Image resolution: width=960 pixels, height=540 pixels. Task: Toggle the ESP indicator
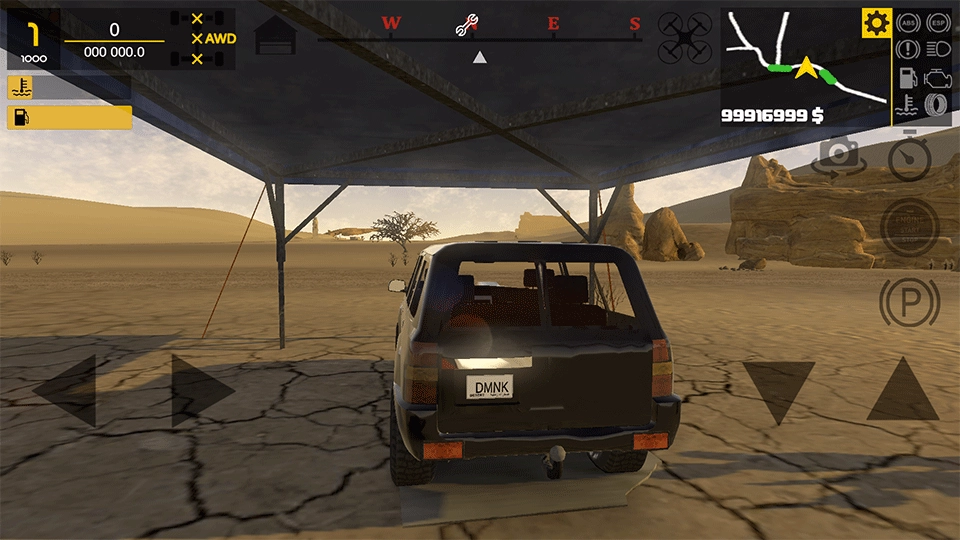pos(937,21)
